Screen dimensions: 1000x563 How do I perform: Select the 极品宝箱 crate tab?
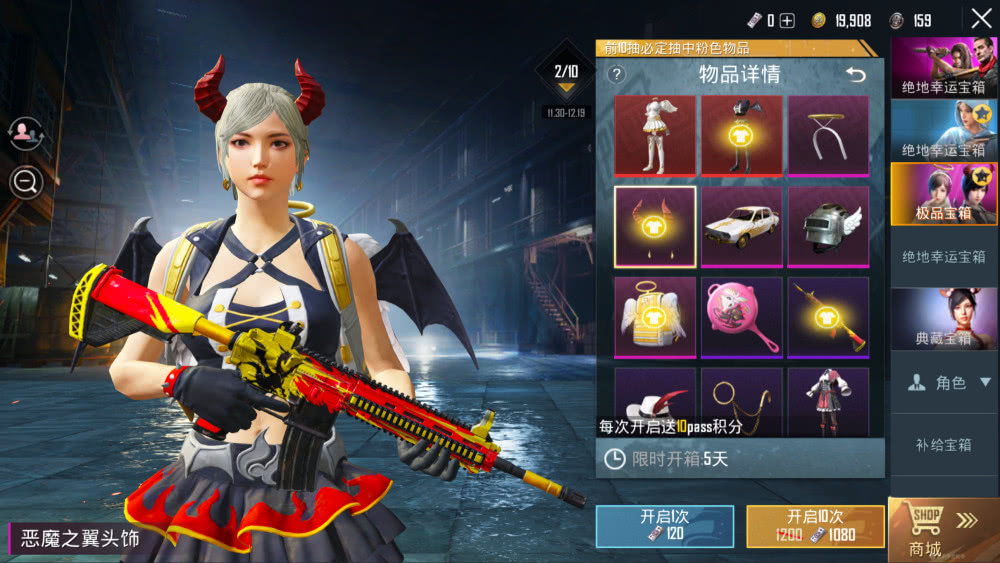coord(944,194)
